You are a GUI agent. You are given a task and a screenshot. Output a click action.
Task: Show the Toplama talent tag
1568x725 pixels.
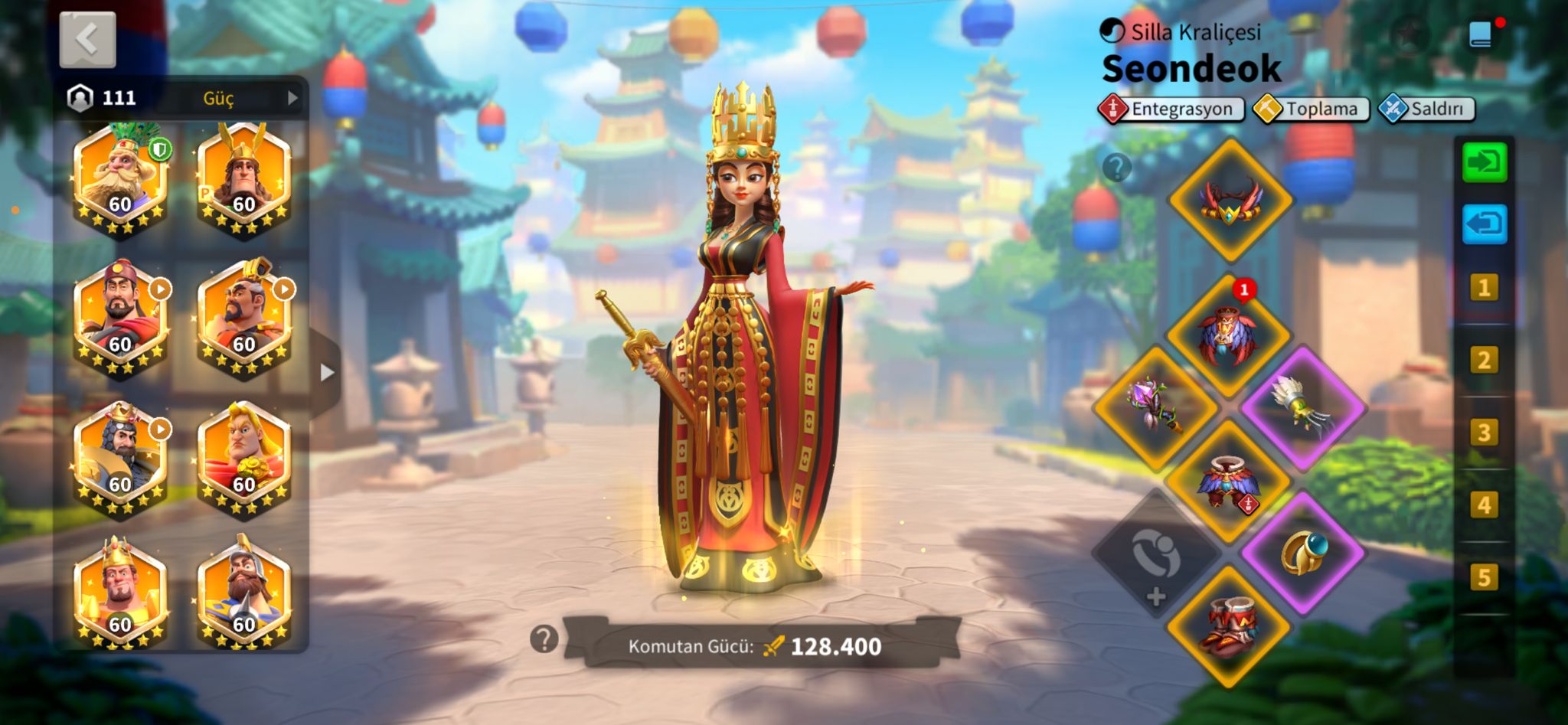[x=1311, y=109]
